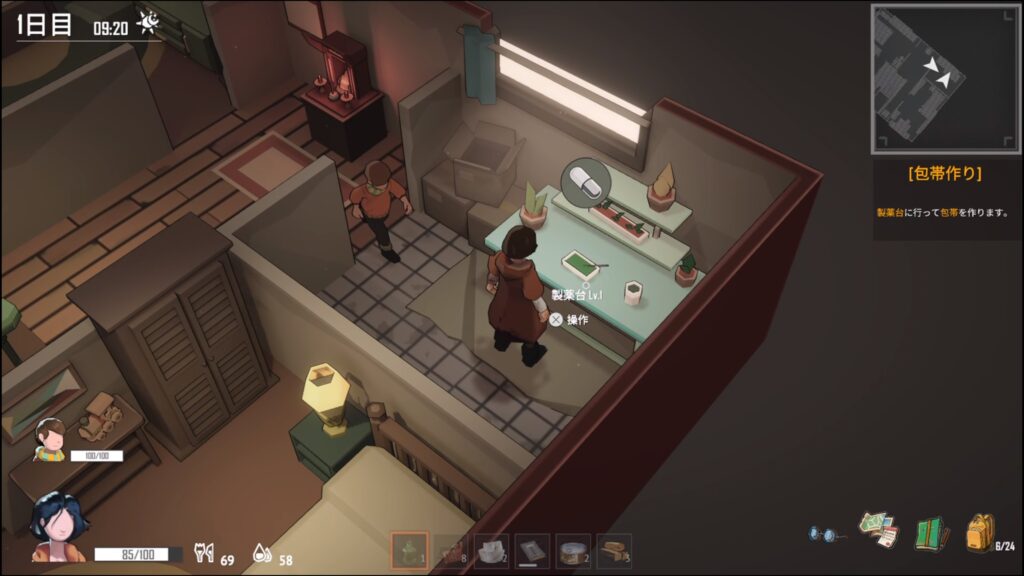Select the dark-haired woman character portrait
Screen dimensions: 1024x576
(x=58, y=527)
